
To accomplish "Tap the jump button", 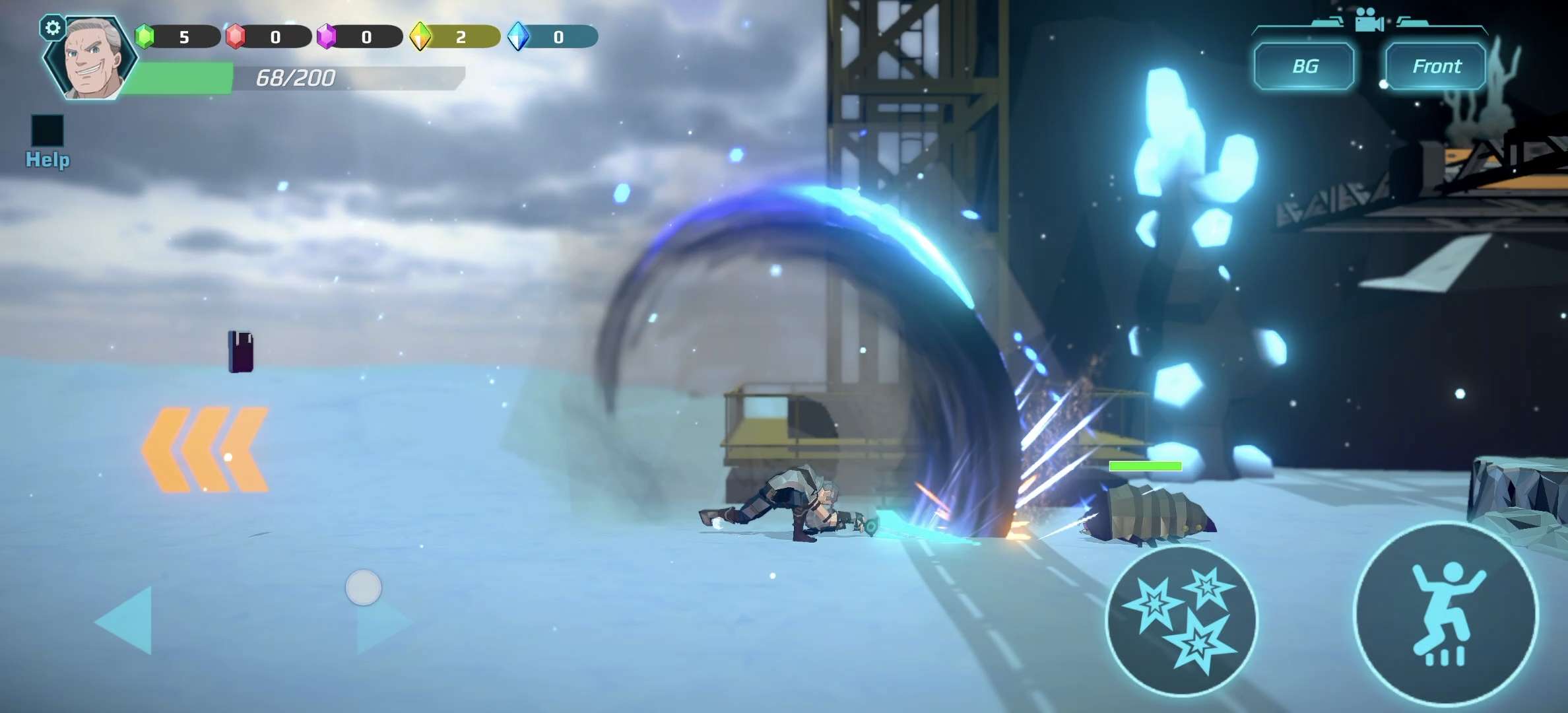I will (1445, 614).
